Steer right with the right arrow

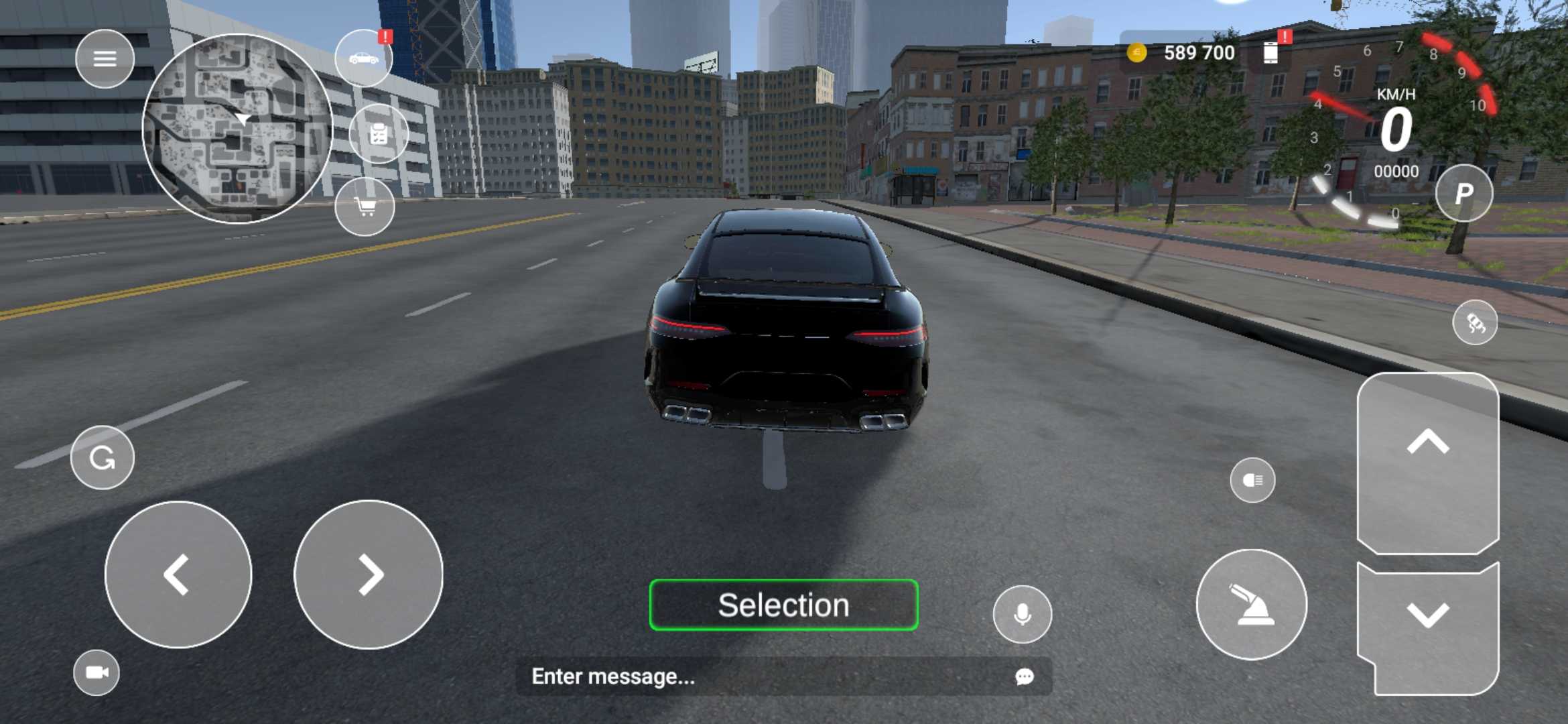(369, 575)
